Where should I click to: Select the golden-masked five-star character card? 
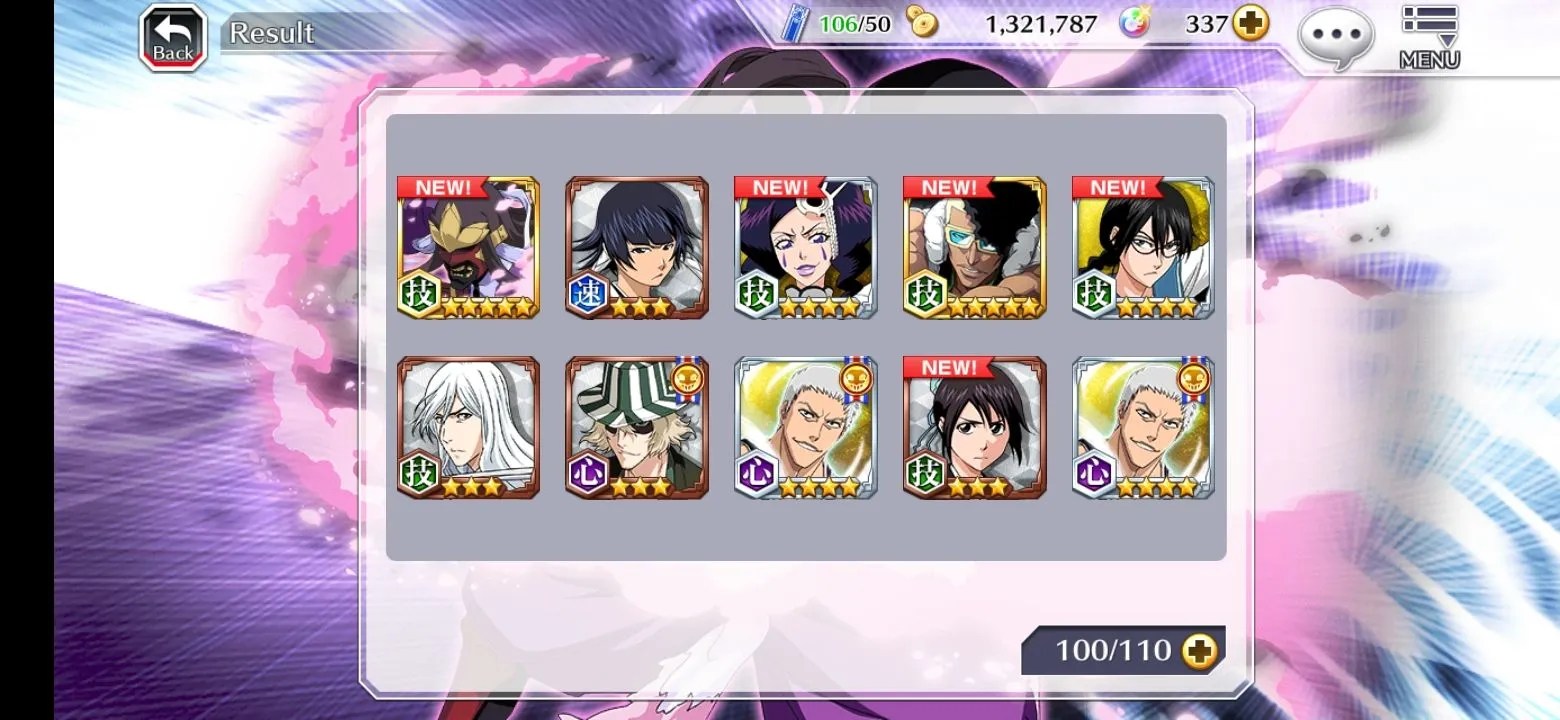[468, 247]
